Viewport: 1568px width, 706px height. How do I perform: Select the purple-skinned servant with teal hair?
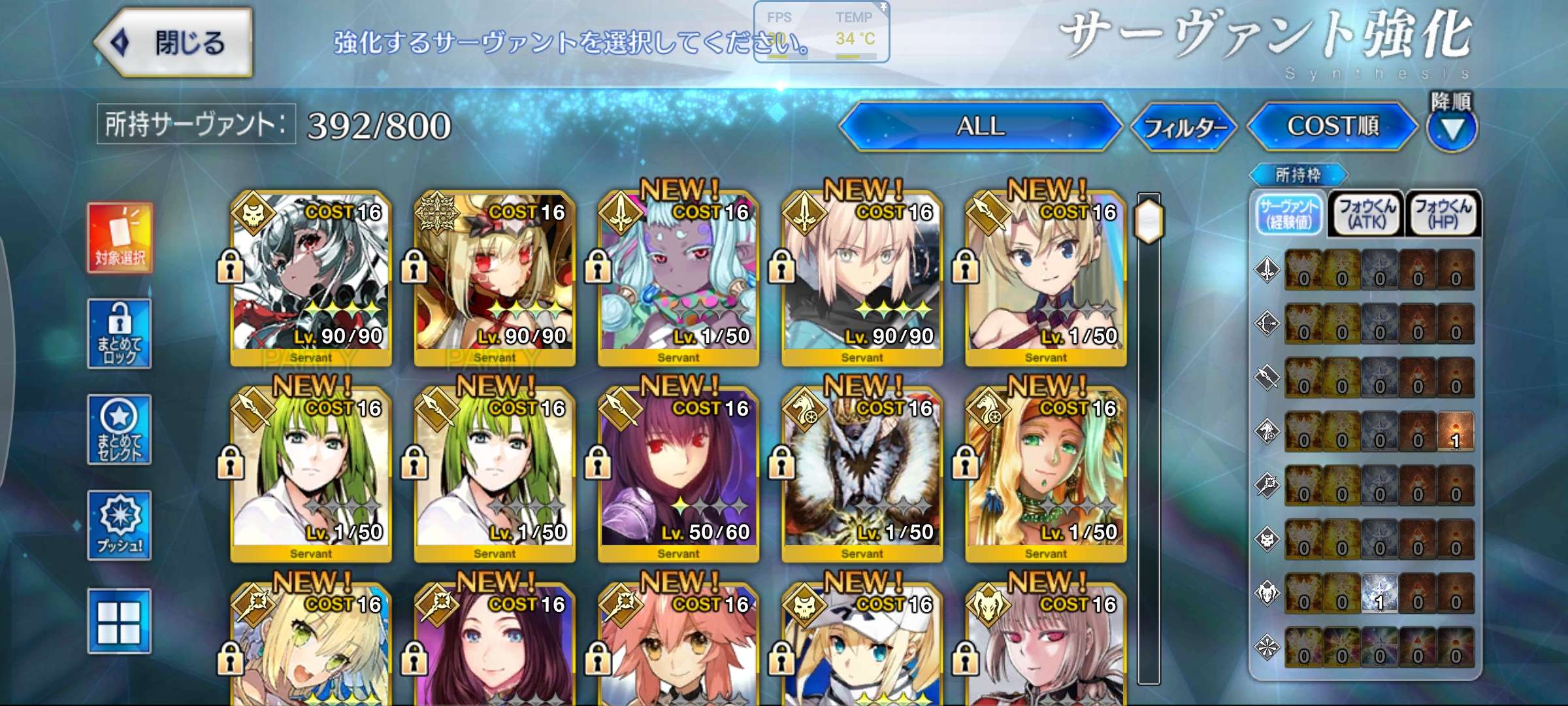[678, 278]
